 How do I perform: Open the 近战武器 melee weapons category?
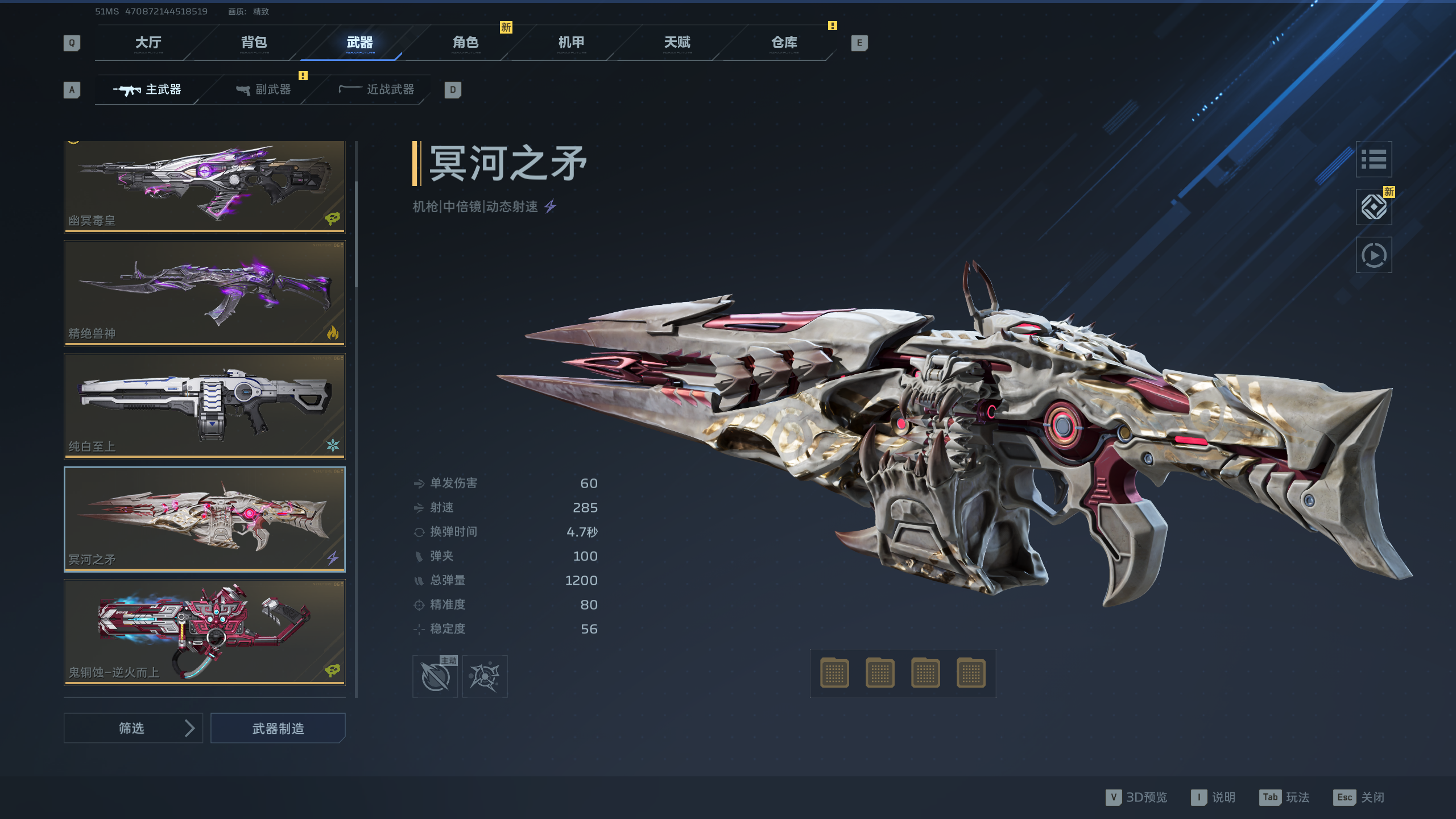pos(377,90)
